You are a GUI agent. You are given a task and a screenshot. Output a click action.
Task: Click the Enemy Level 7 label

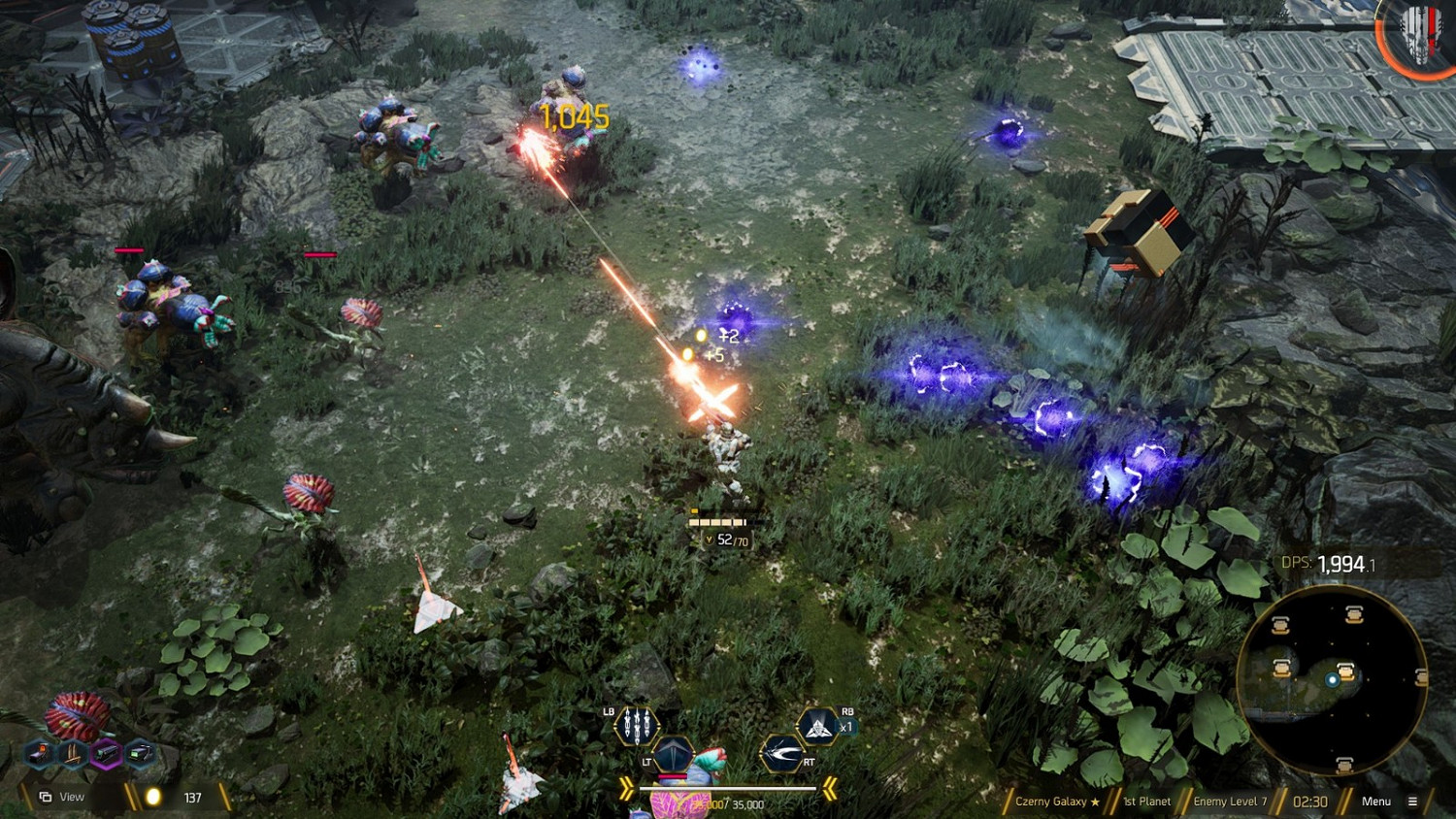coord(1229,802)
